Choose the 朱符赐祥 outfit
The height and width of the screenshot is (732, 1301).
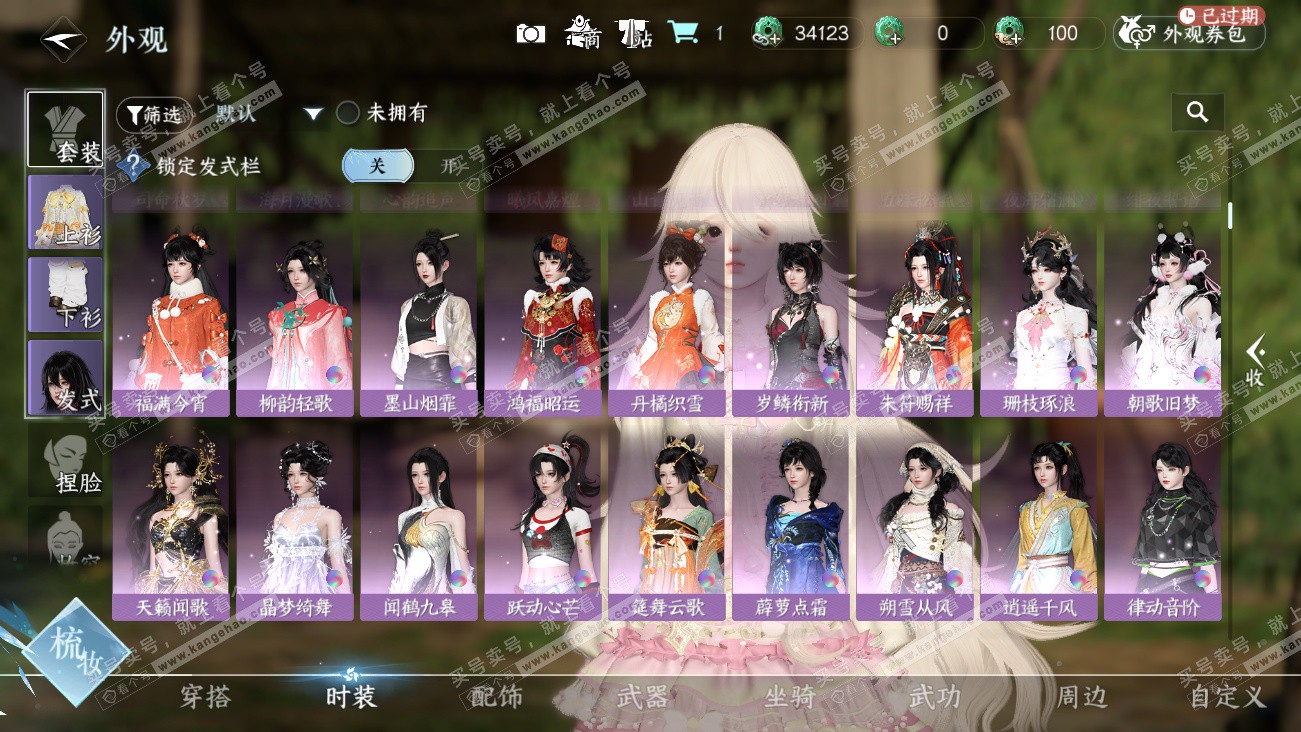[915, 320]
